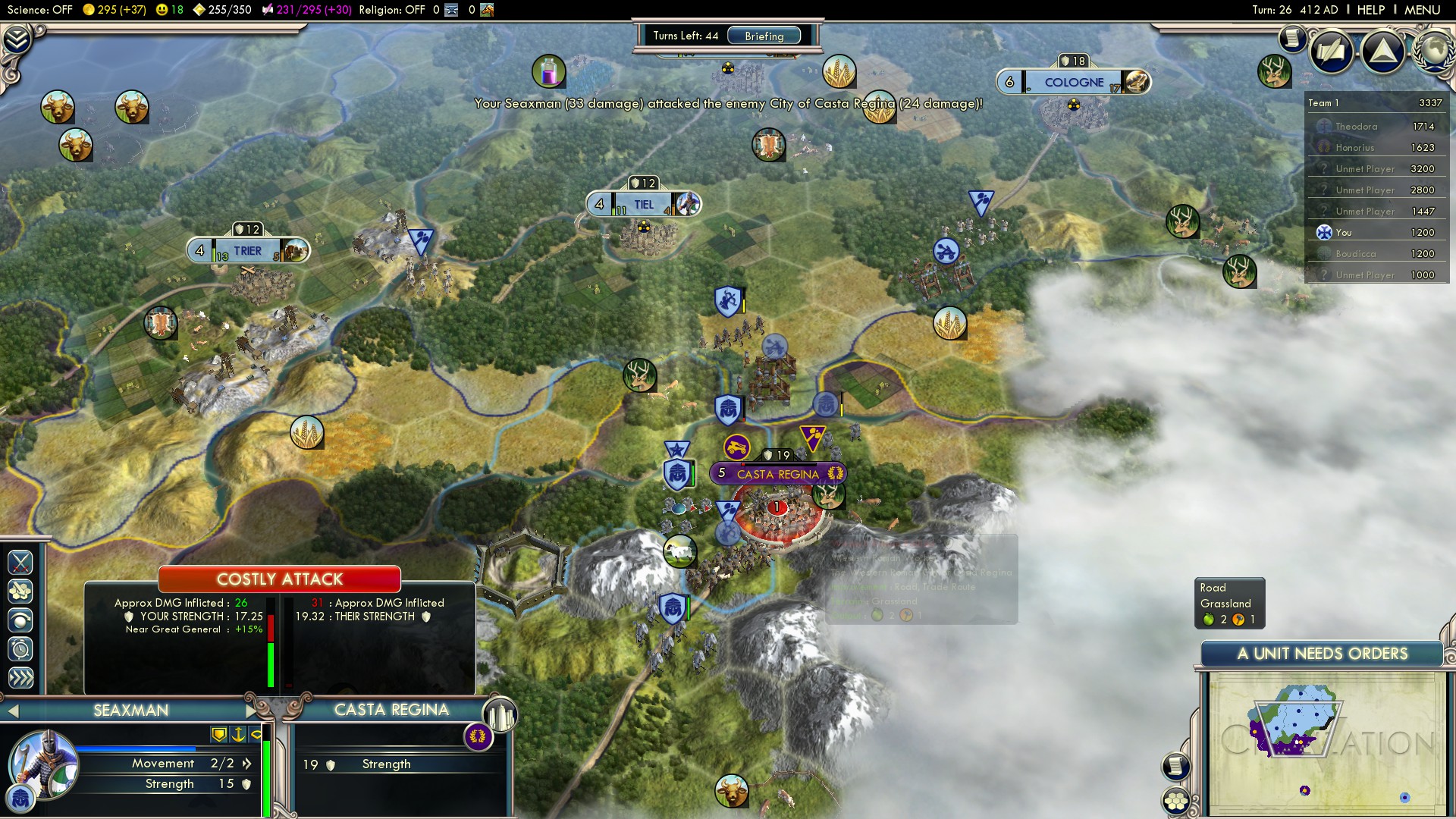
Task: Cycle to the previous unit arrow
Action: pyautogui.click(x=13, y=711)
